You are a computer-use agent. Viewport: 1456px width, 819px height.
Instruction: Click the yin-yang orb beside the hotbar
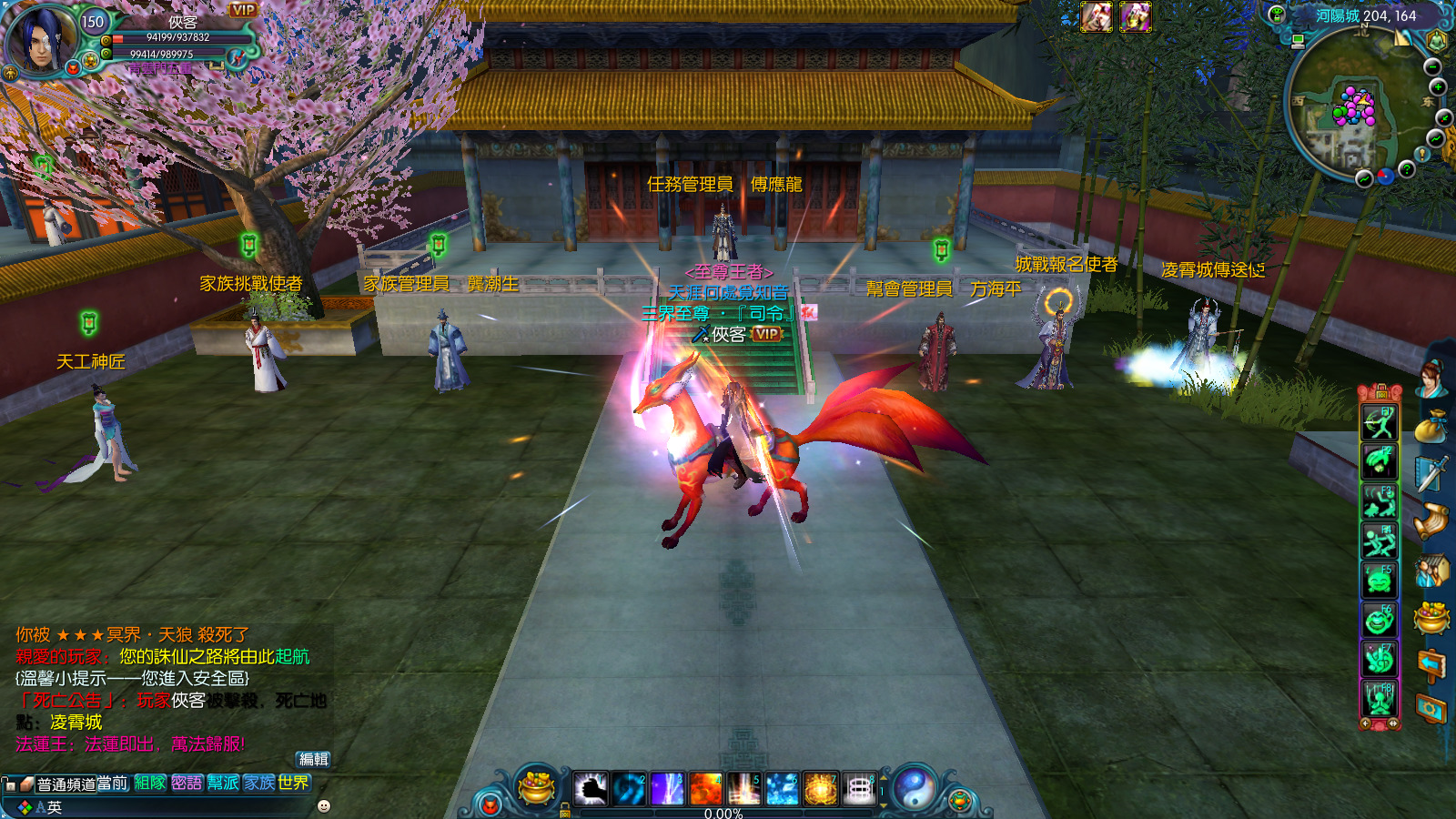[x=914, y=787]
